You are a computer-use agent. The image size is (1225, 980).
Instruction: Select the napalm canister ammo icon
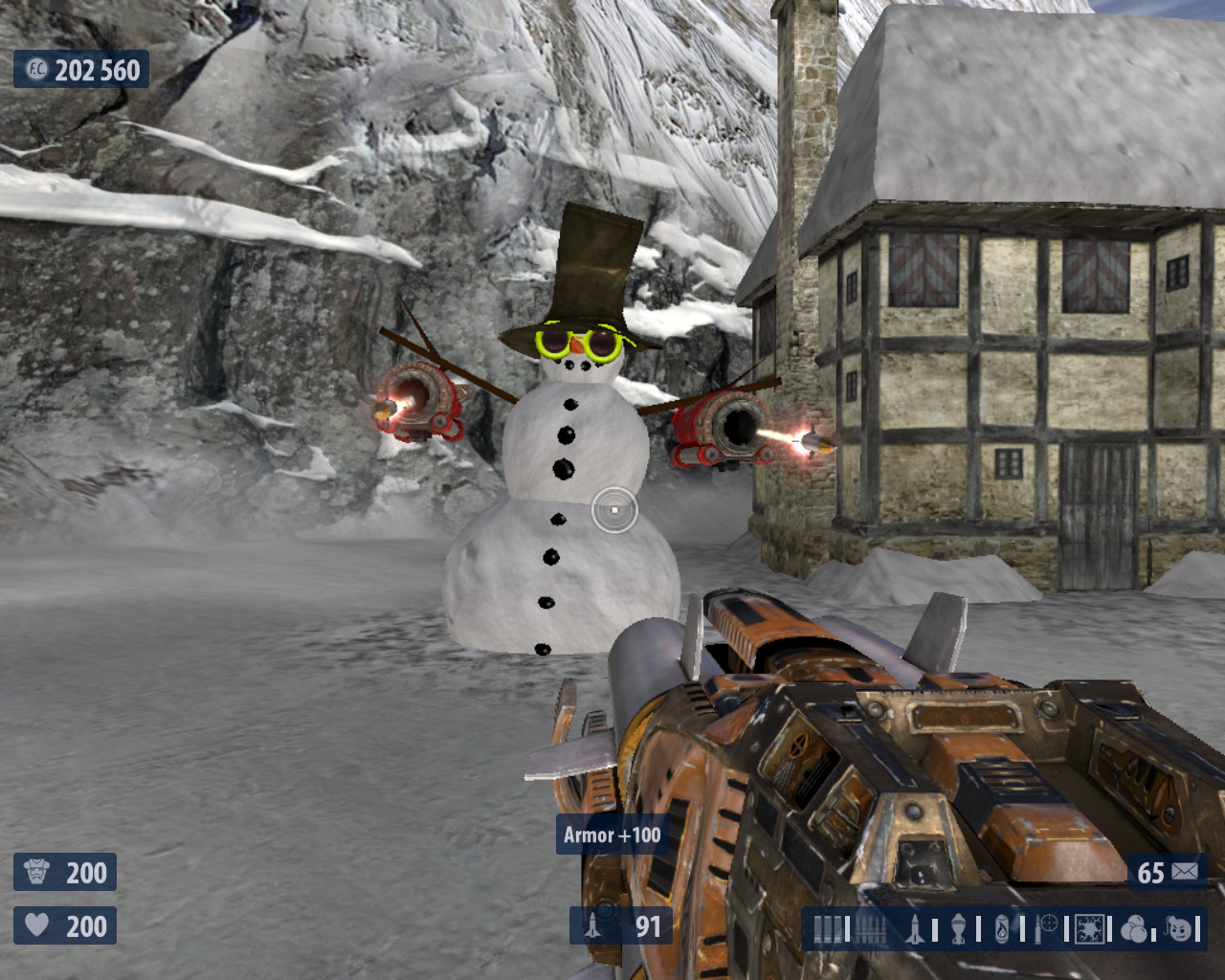[x=1002, y=928]
